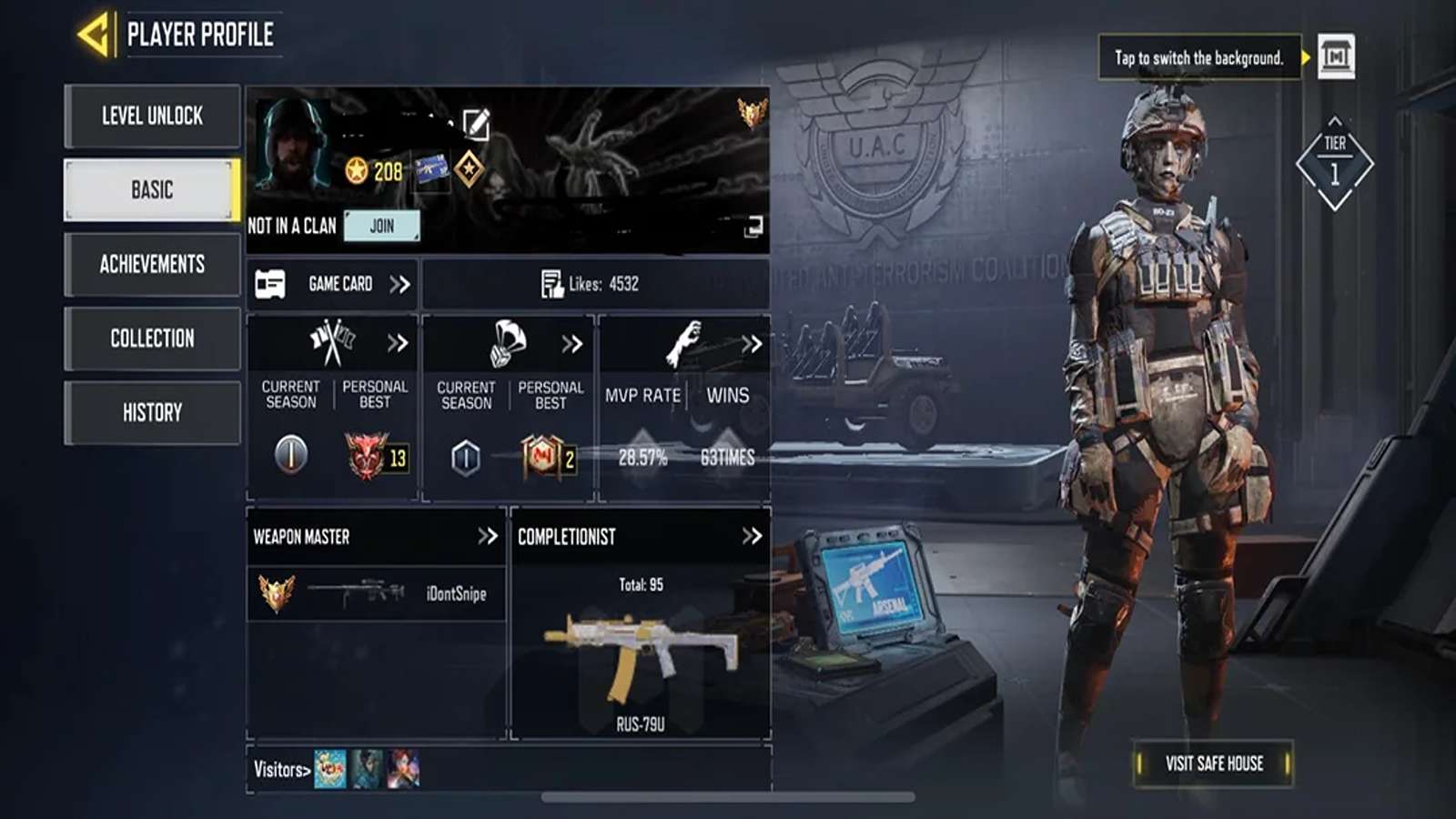Open the Level Unlock tab
The width and height of the screenshot is (1456, 819).
(x=152, y=116)
